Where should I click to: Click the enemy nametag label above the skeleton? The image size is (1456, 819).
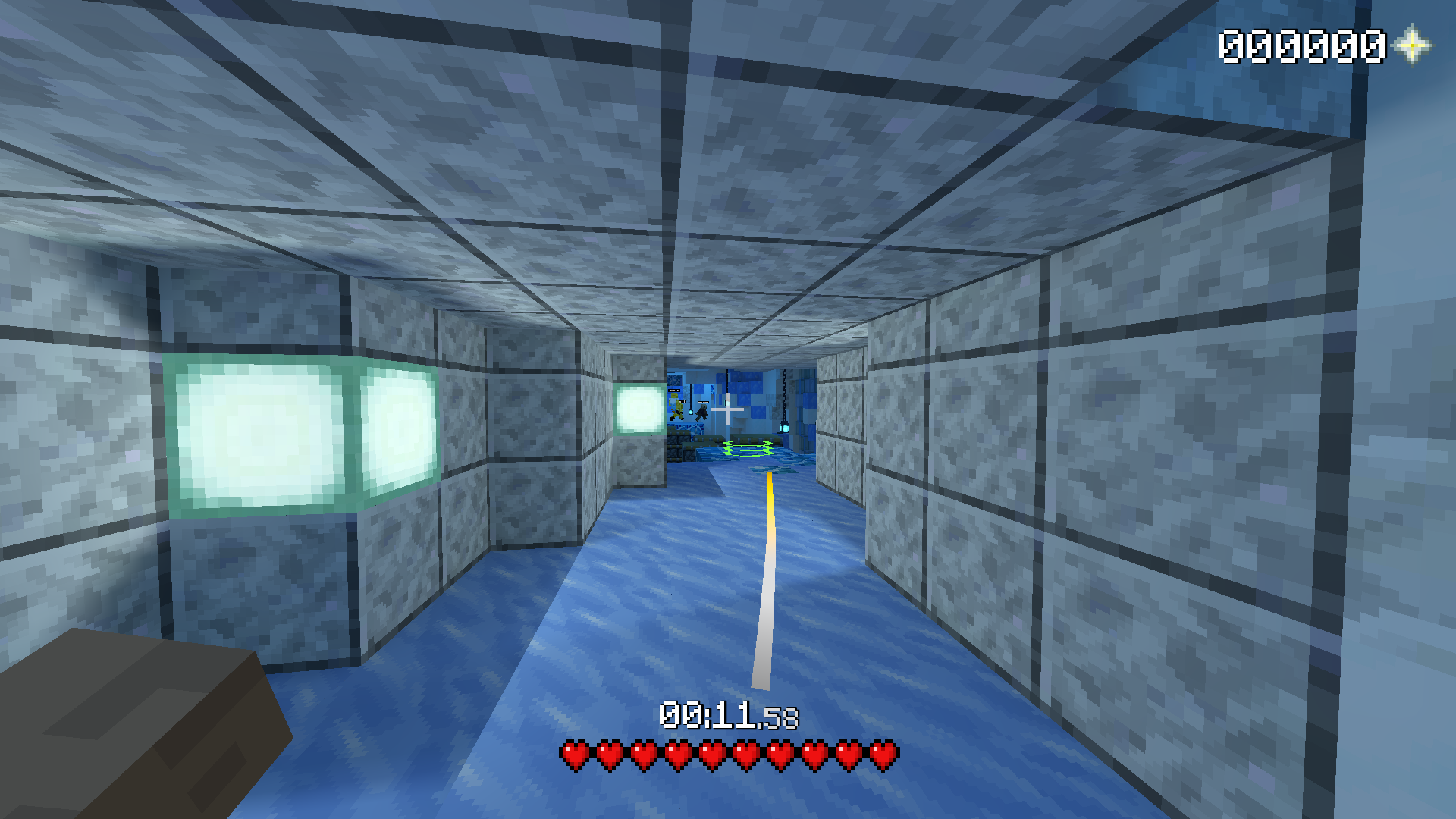704,402
